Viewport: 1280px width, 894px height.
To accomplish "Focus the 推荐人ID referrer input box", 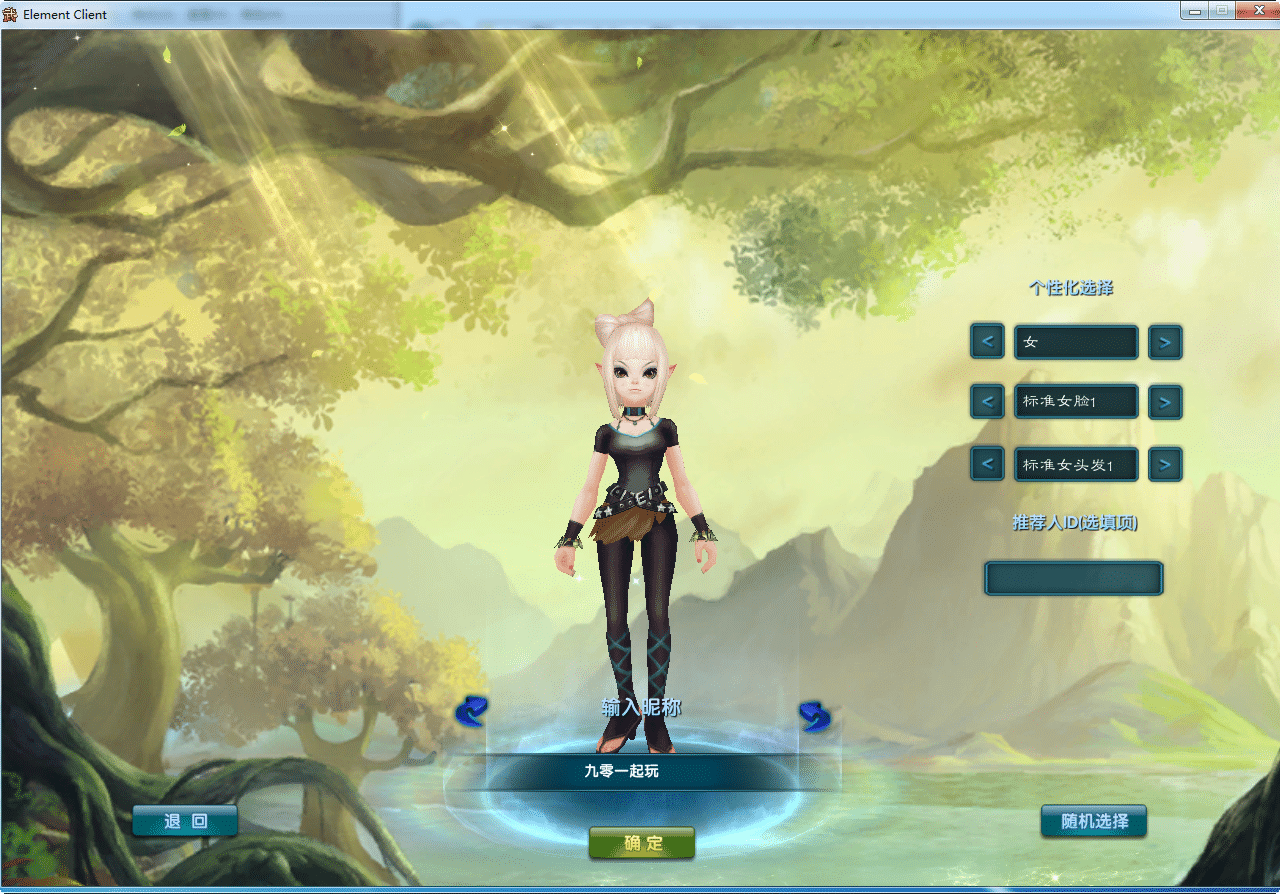I will 1074,578.
